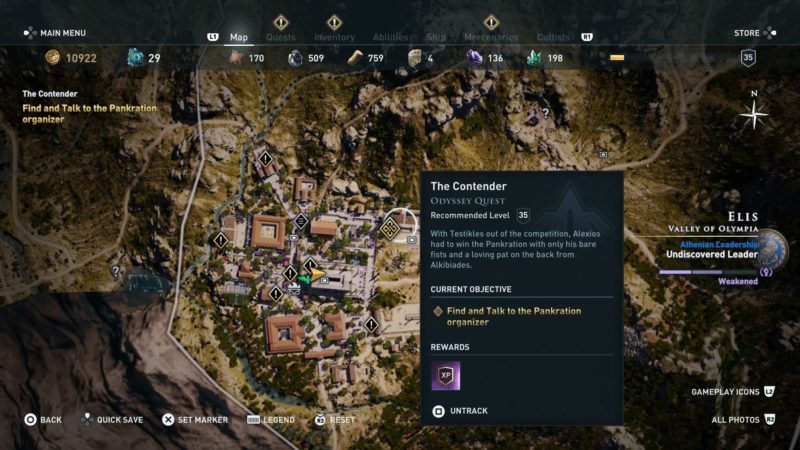The width and height of the screenshot is (800, 450).
Task: Open the Main Menu
Action: point(56,32)
